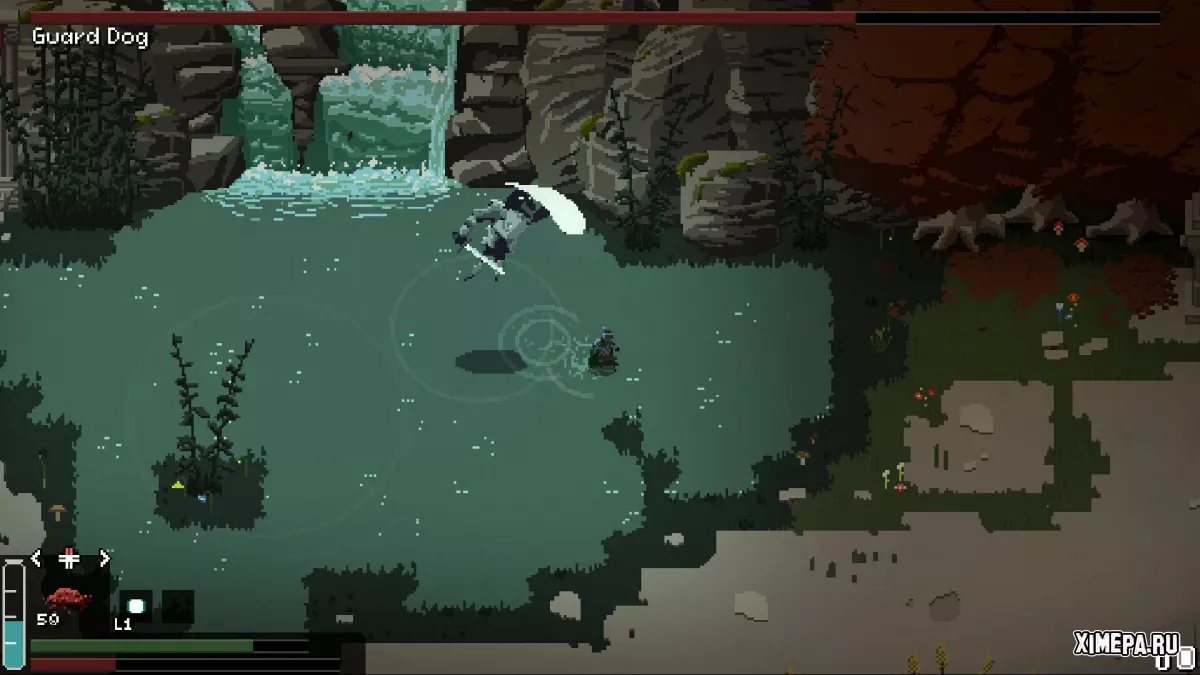Select the dark ability slot beside the orb
1200x675 pixels.
pyautogui.click(x=178, y=605)
